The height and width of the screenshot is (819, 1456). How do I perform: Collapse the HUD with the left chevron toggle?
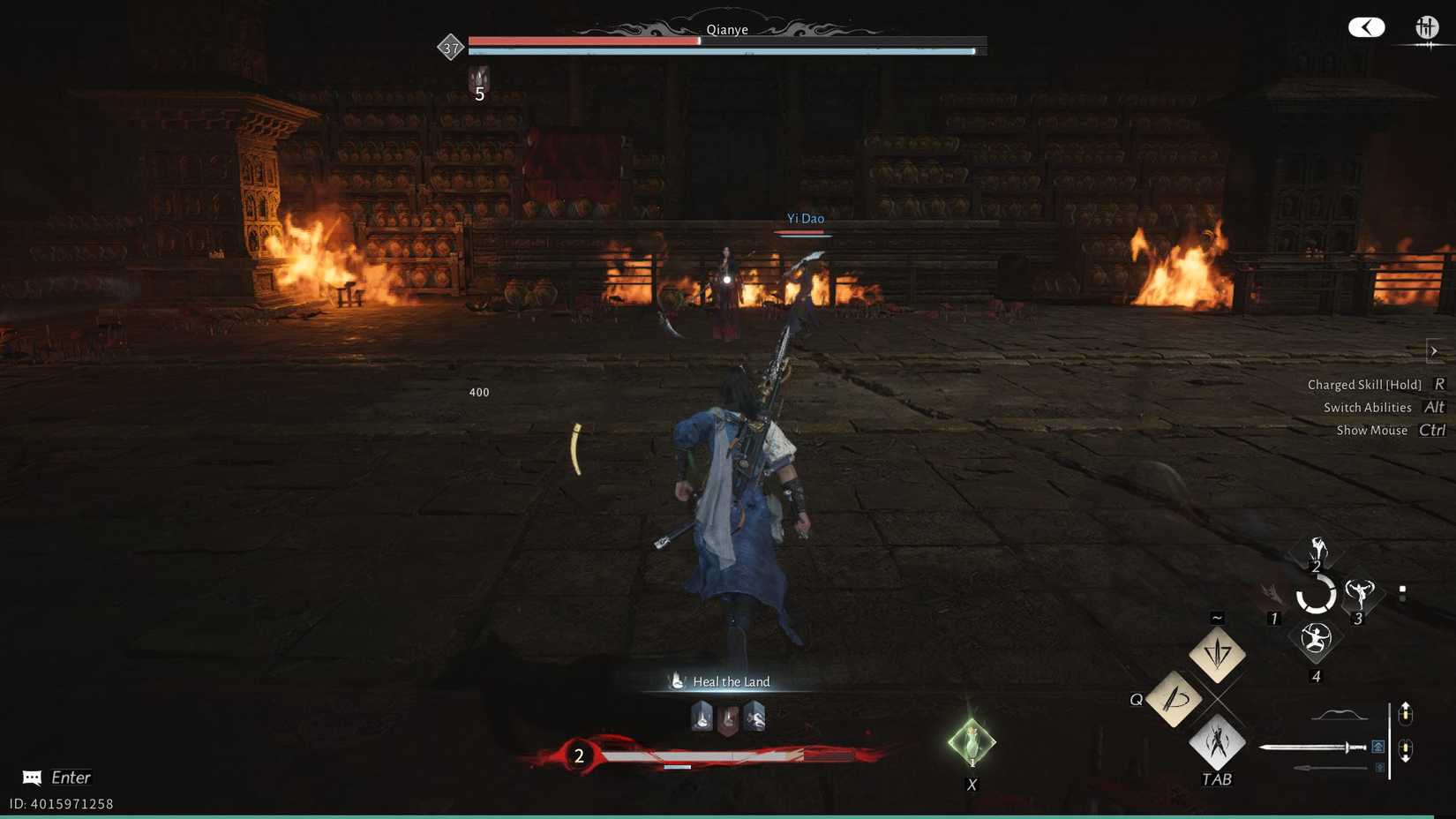point(1366,27)
